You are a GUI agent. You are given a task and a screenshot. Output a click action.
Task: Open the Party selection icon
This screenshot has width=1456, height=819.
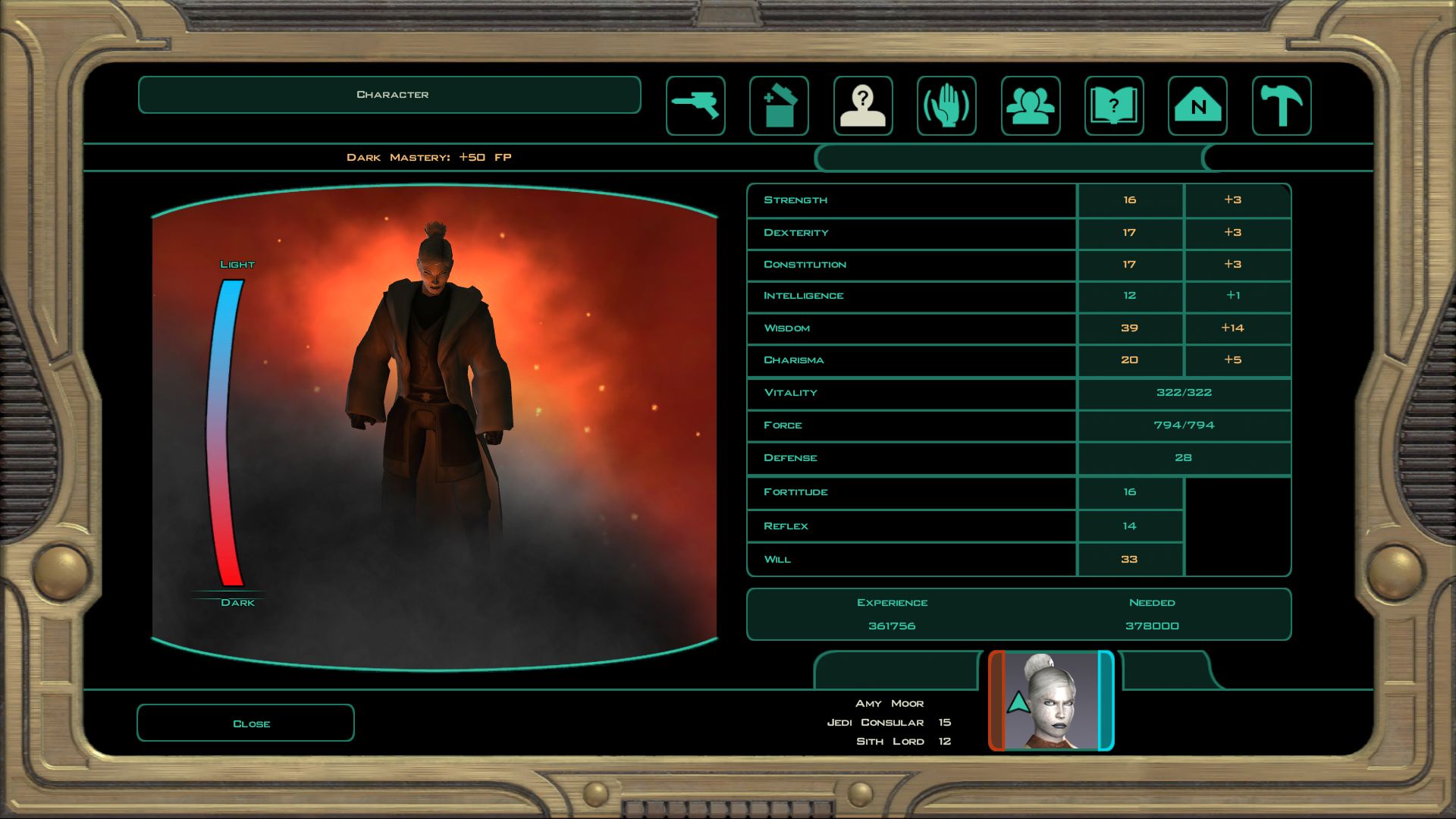click(1030, 106)
